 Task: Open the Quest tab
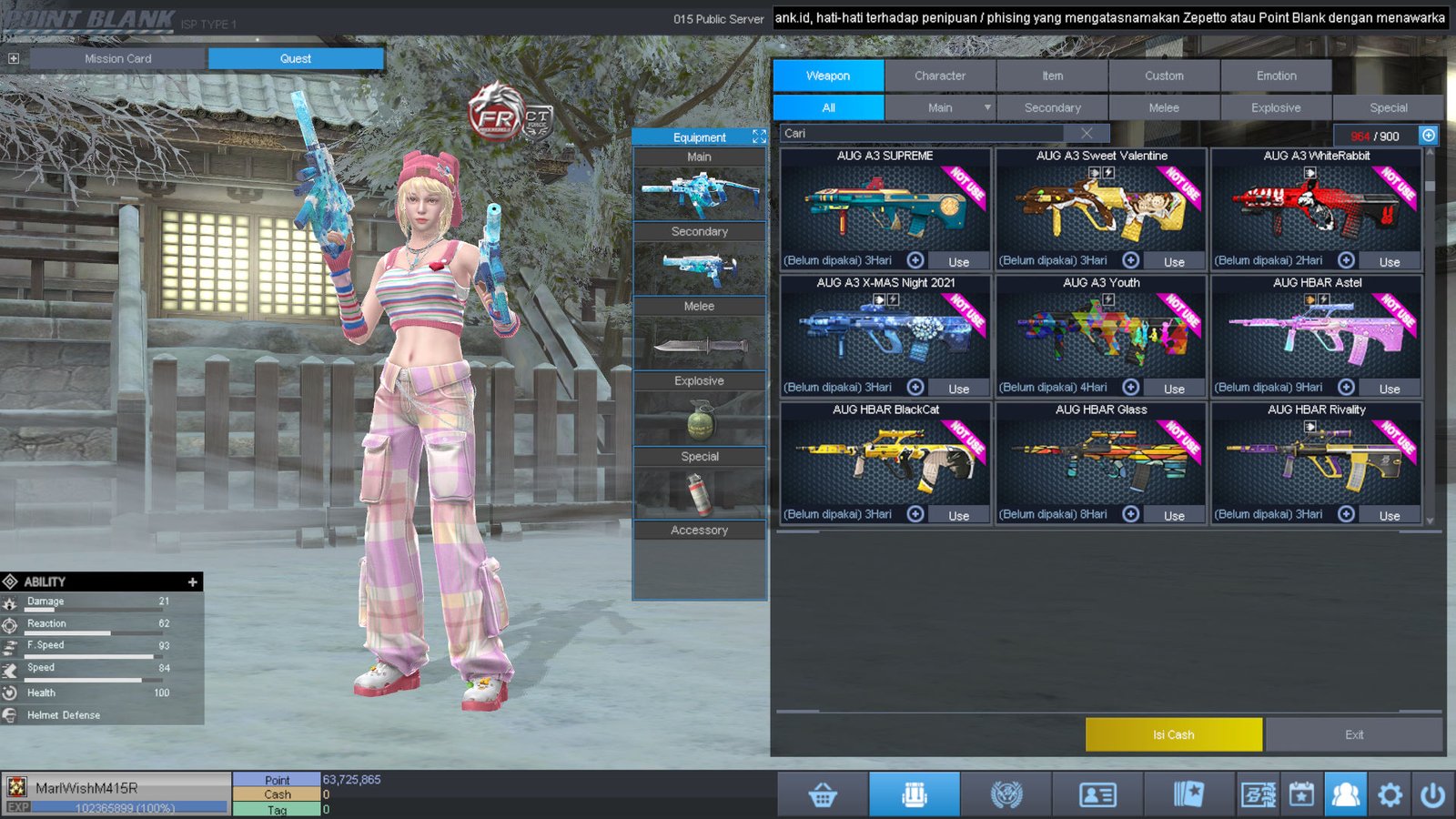tap(295, 58)
